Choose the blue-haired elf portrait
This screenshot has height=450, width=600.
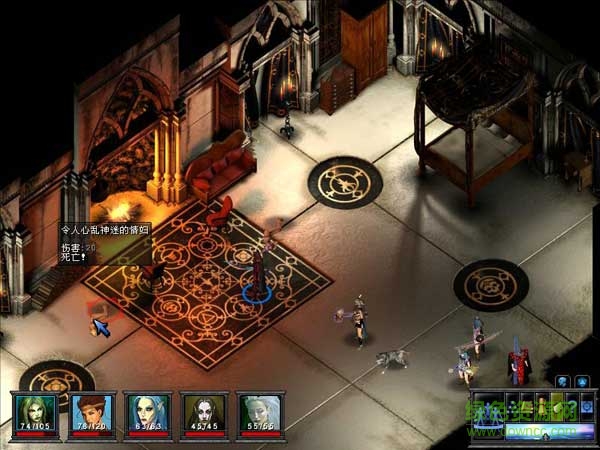pos(147,412)
